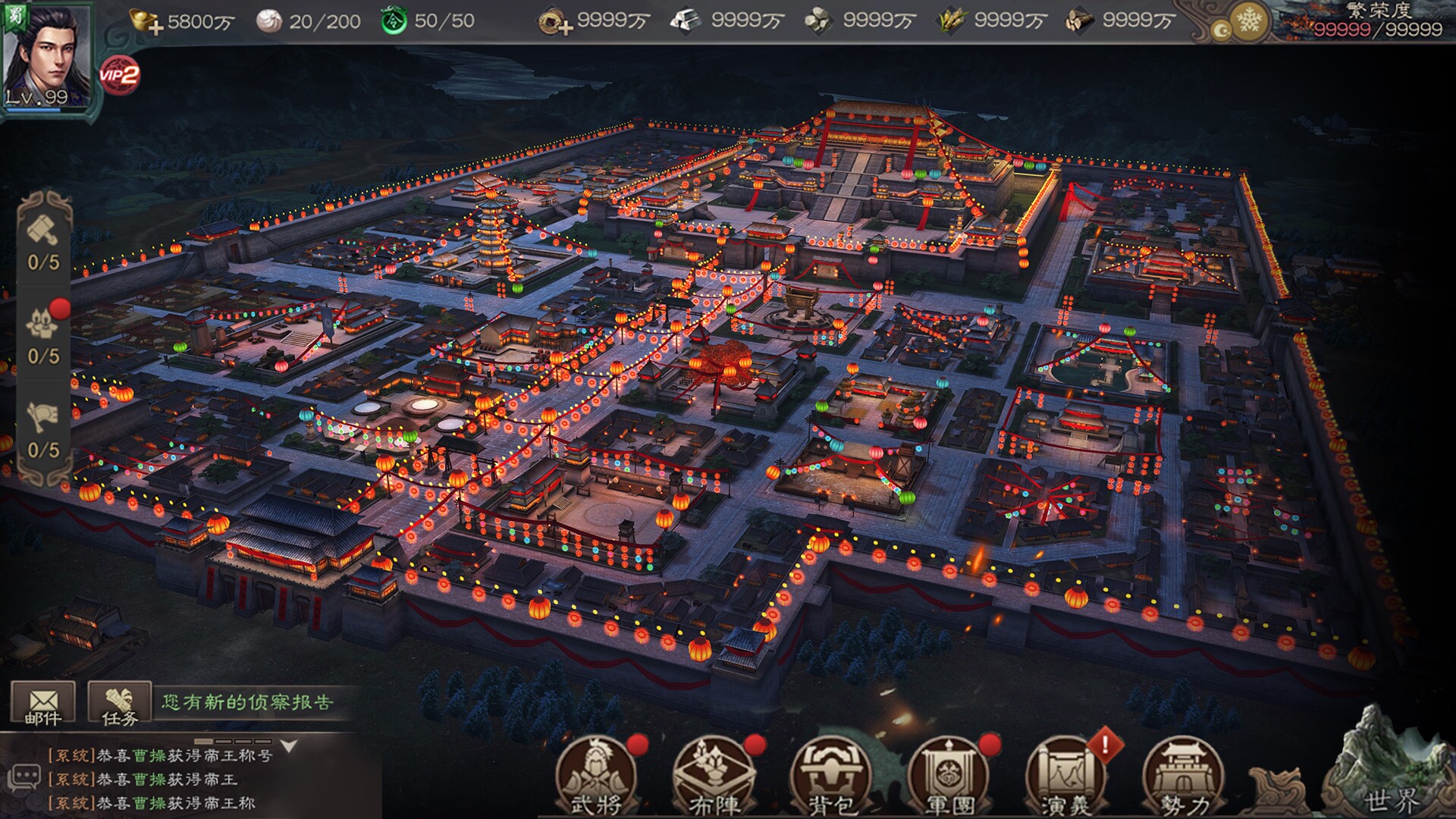Open the chat bubble icon
Image resolution: width=1456 pixels, height=819 pixels.
[x=24, y=778]
